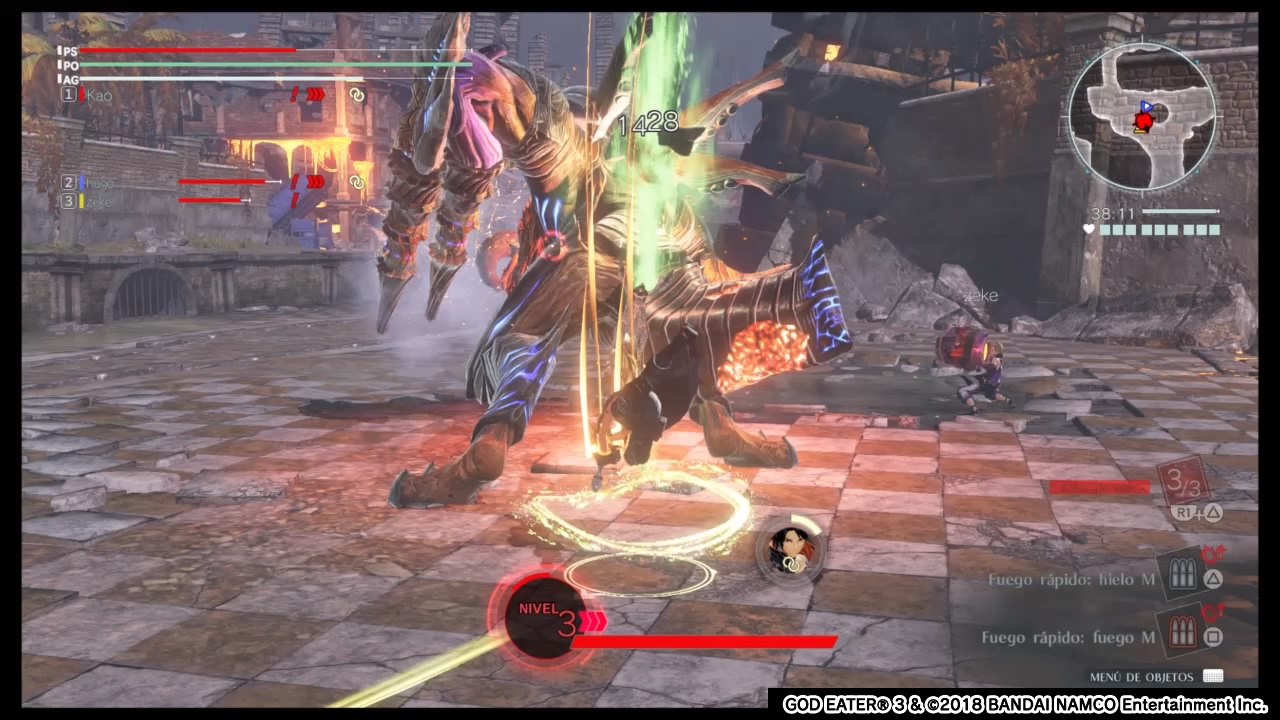The height and width of the screenshot is (720, 1280).
Task: Select party member Kao's name
Action: click(x=99, y=95)
